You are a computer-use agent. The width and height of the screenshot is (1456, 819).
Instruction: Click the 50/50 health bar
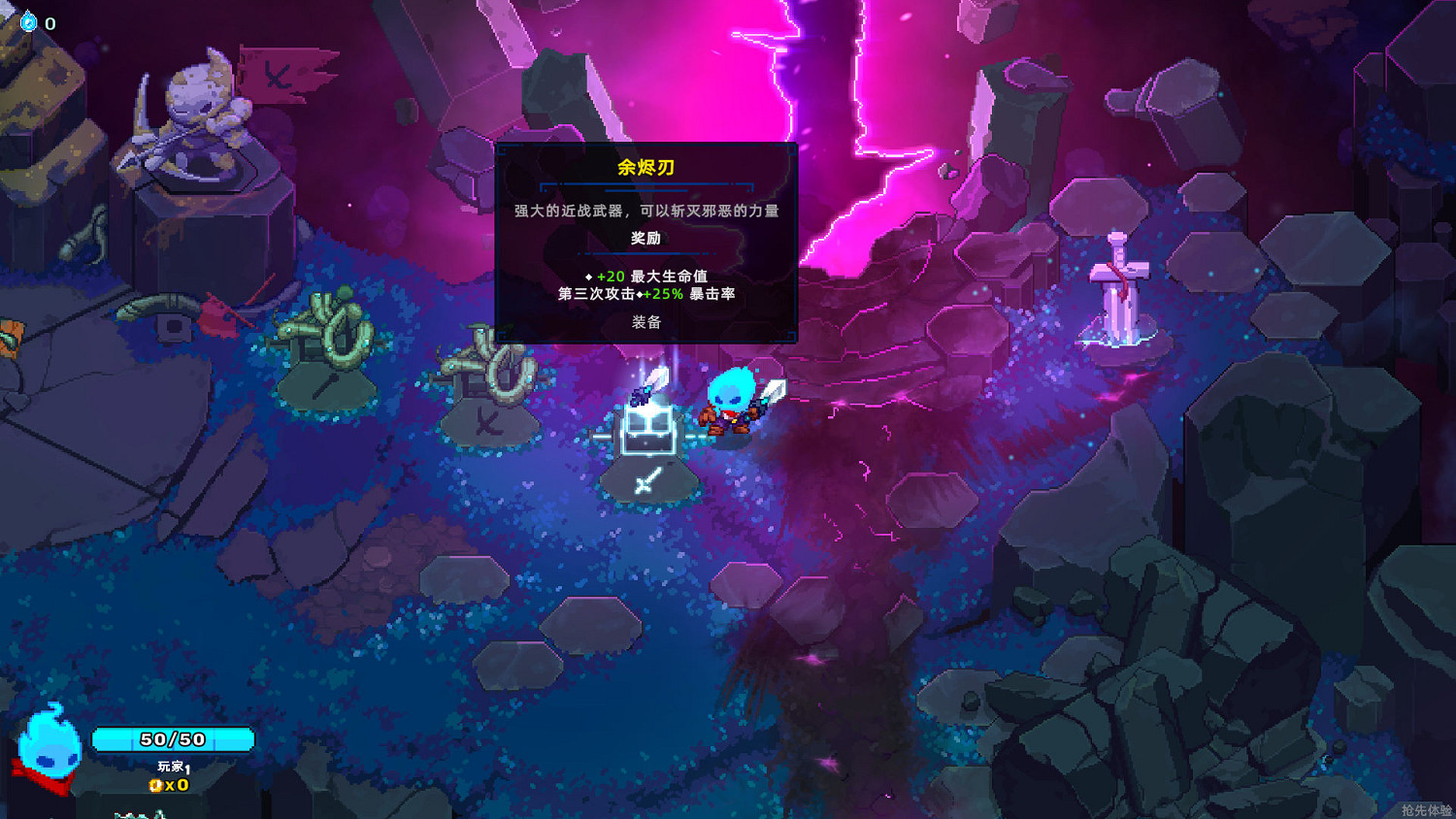coord(173,738)
